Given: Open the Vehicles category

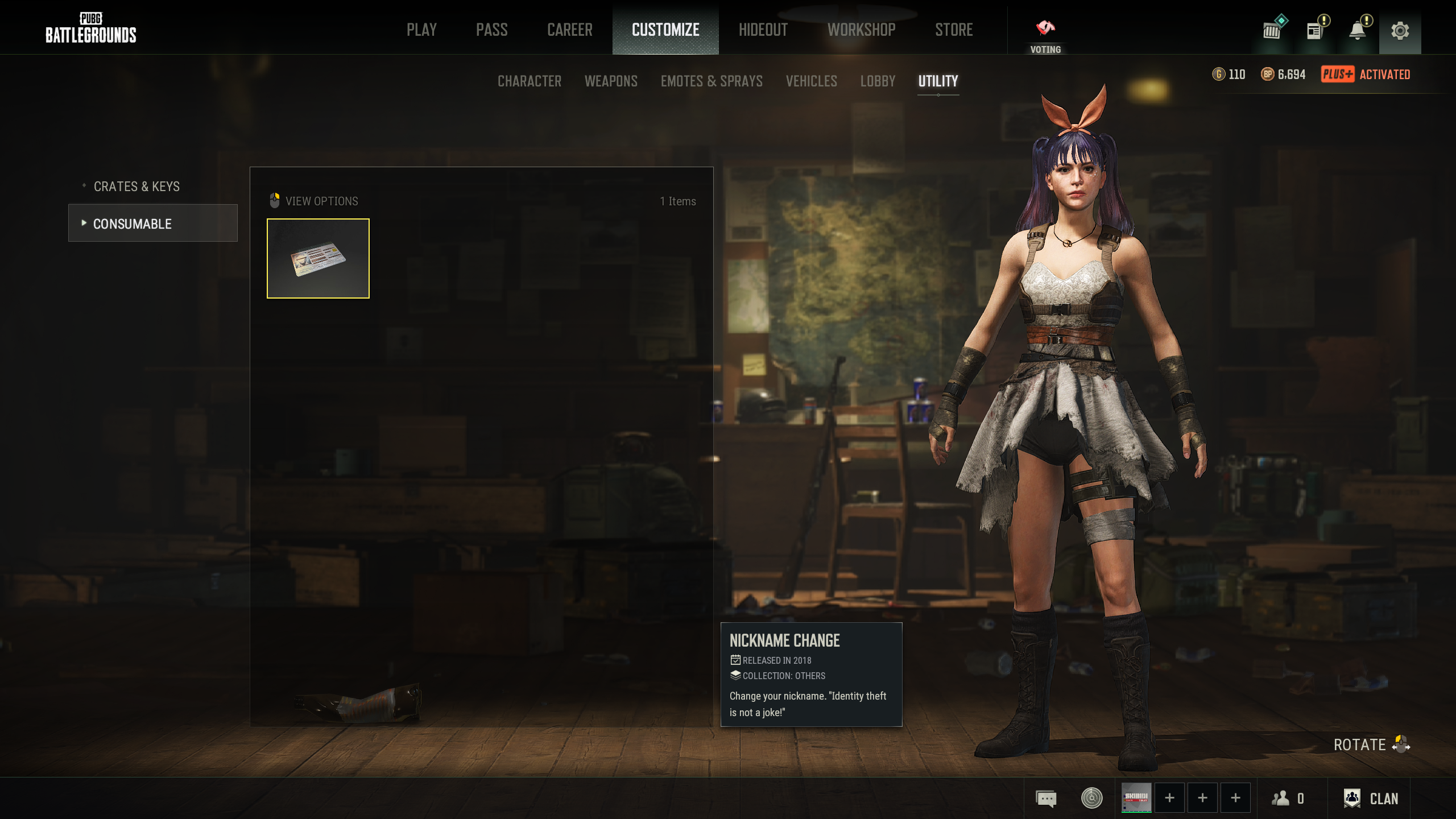Looking at the screenshot, I should click(811, 81).
